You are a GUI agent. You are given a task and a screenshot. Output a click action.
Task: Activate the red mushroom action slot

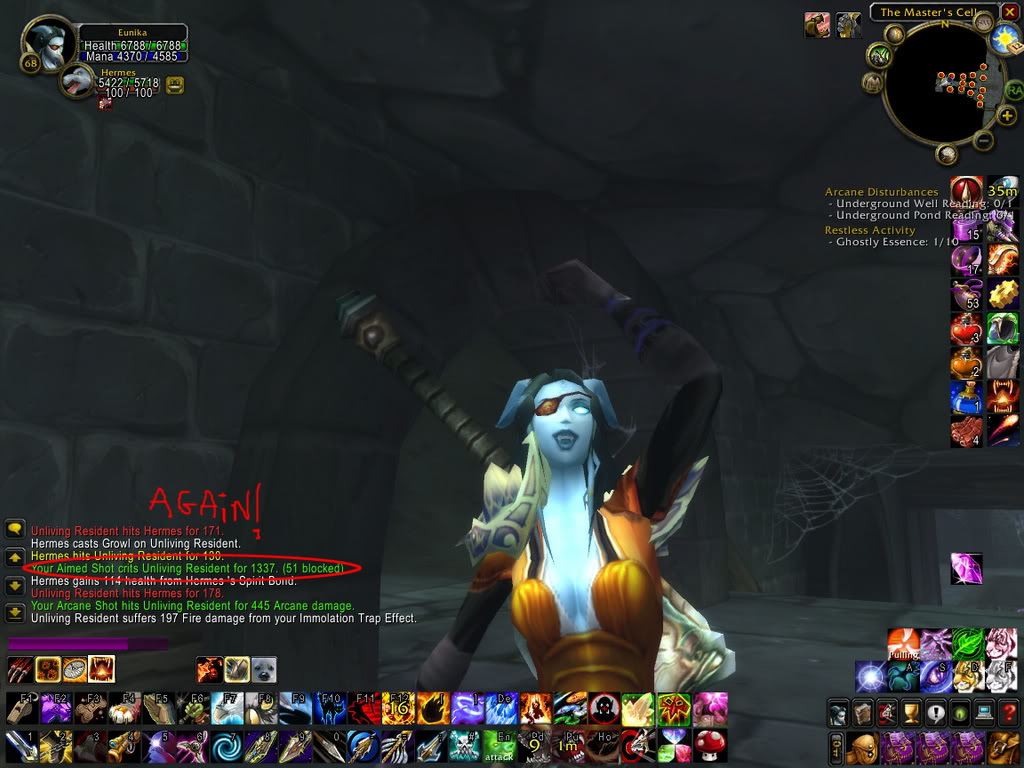coord(710,745)
